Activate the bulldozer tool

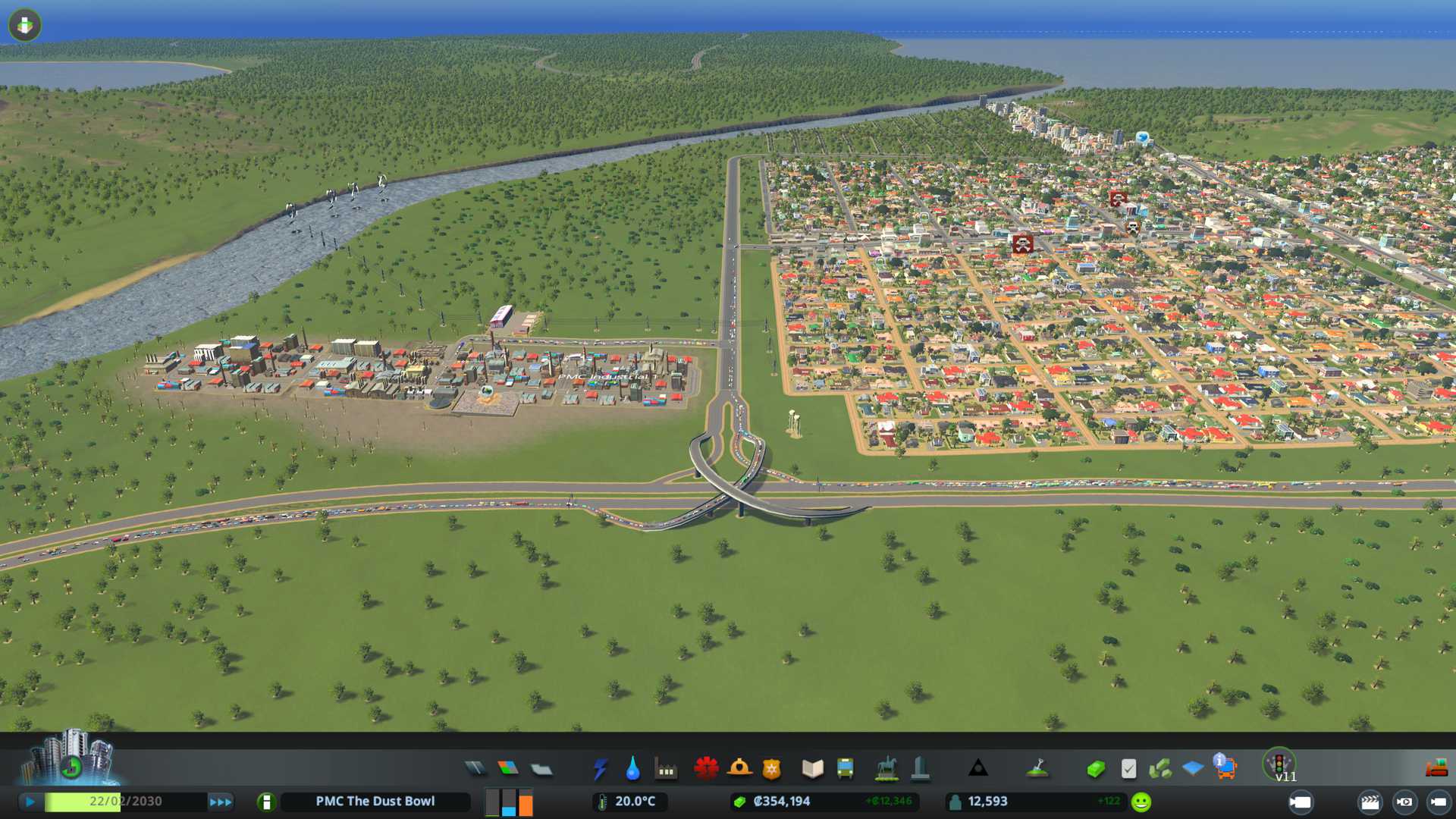[1436, 769]
